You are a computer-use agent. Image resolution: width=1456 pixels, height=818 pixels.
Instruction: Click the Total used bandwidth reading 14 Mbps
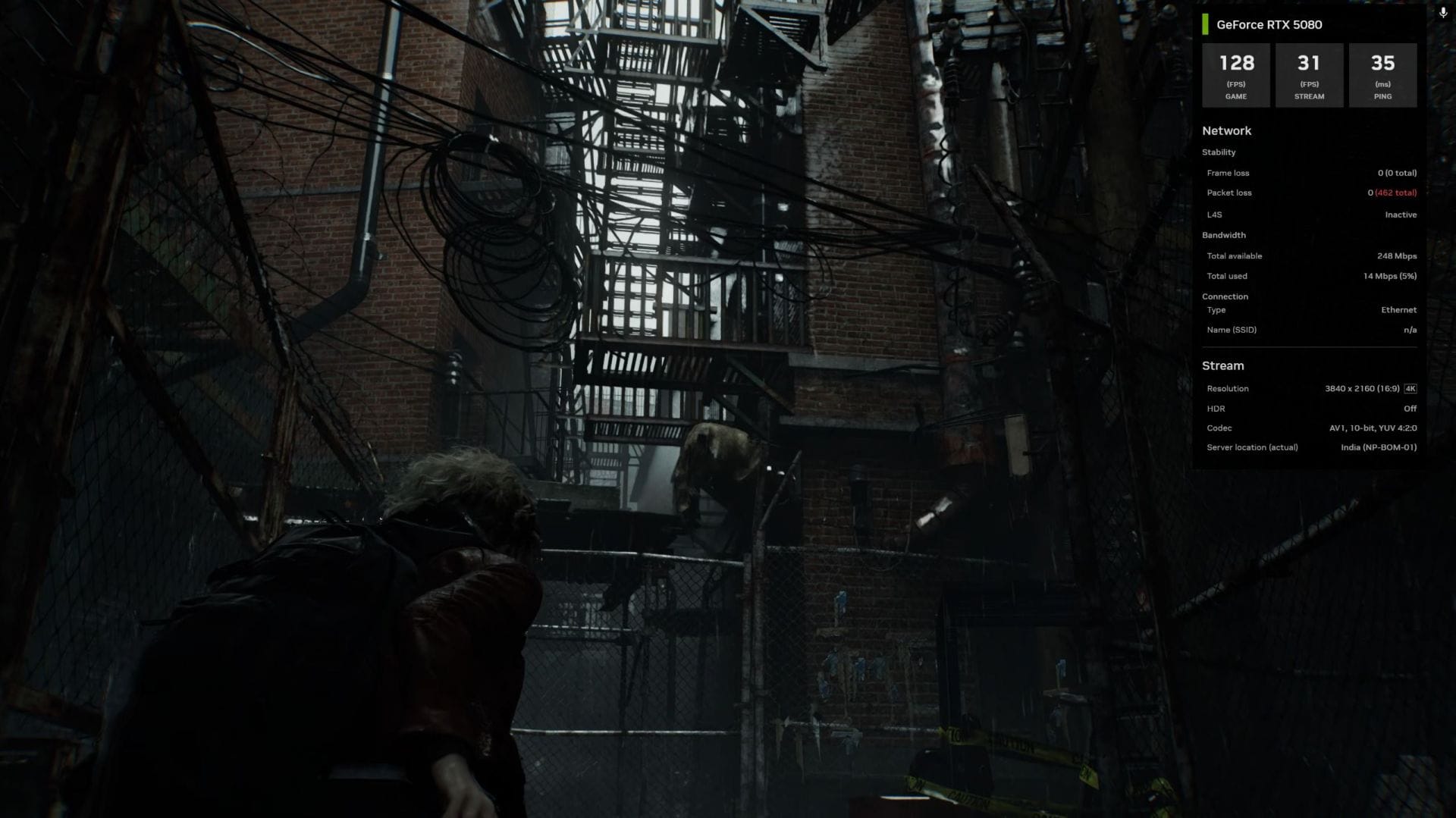click(x=1390, y=276)
